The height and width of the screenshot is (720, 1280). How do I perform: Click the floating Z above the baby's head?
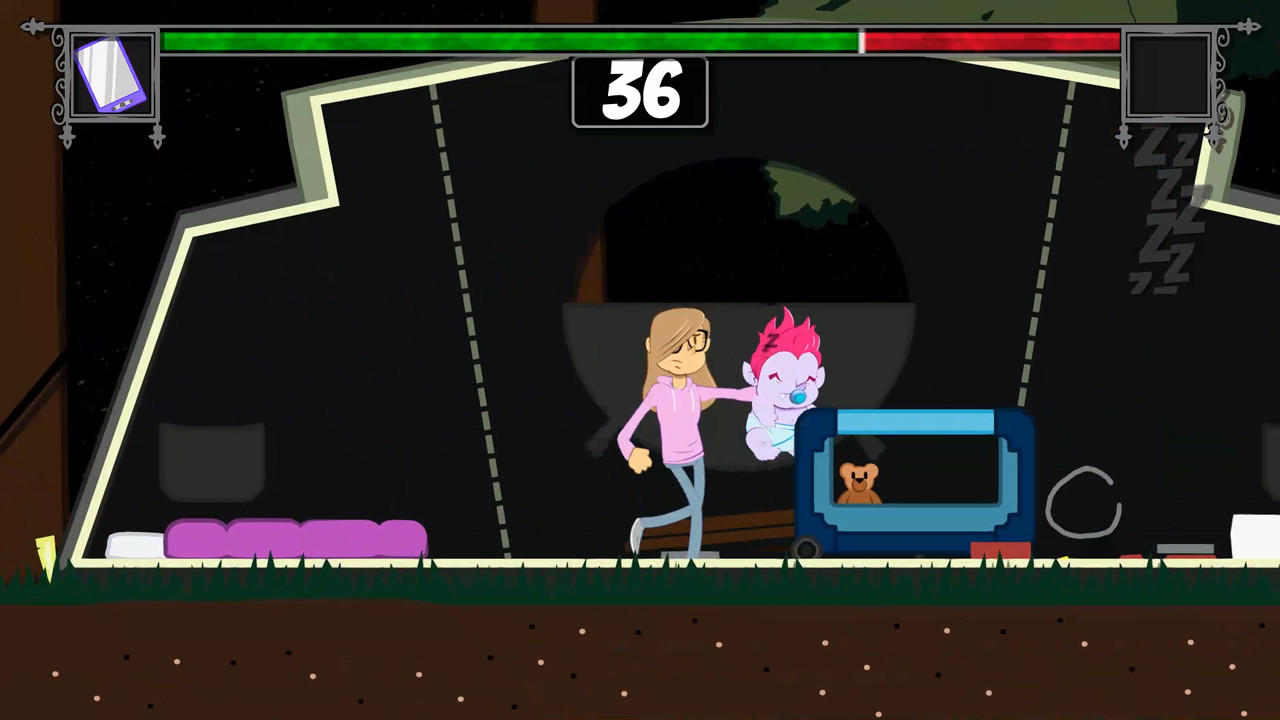coord(772,342)
